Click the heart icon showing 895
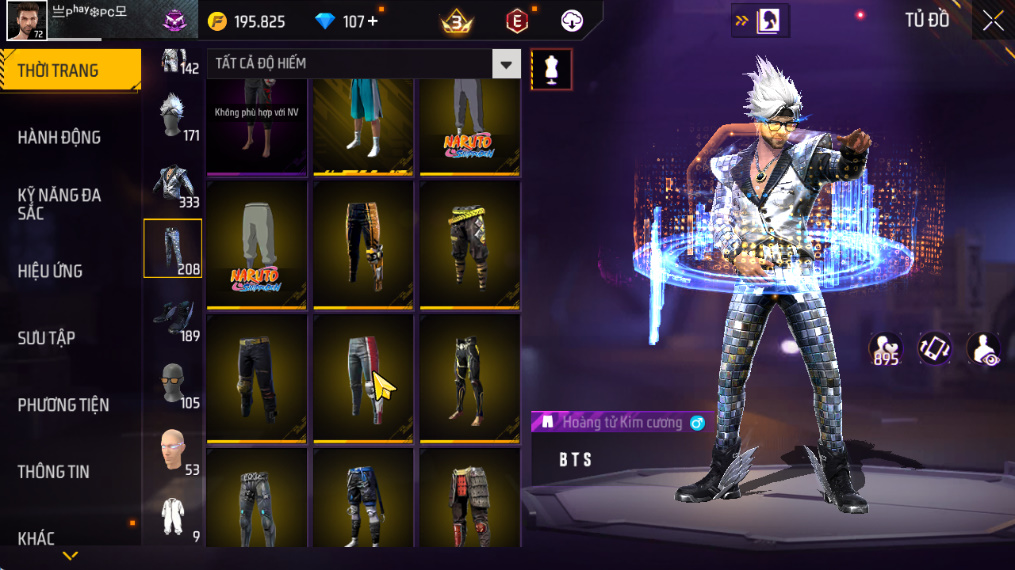Screen dimensions: 1015x570 (885, 349)
